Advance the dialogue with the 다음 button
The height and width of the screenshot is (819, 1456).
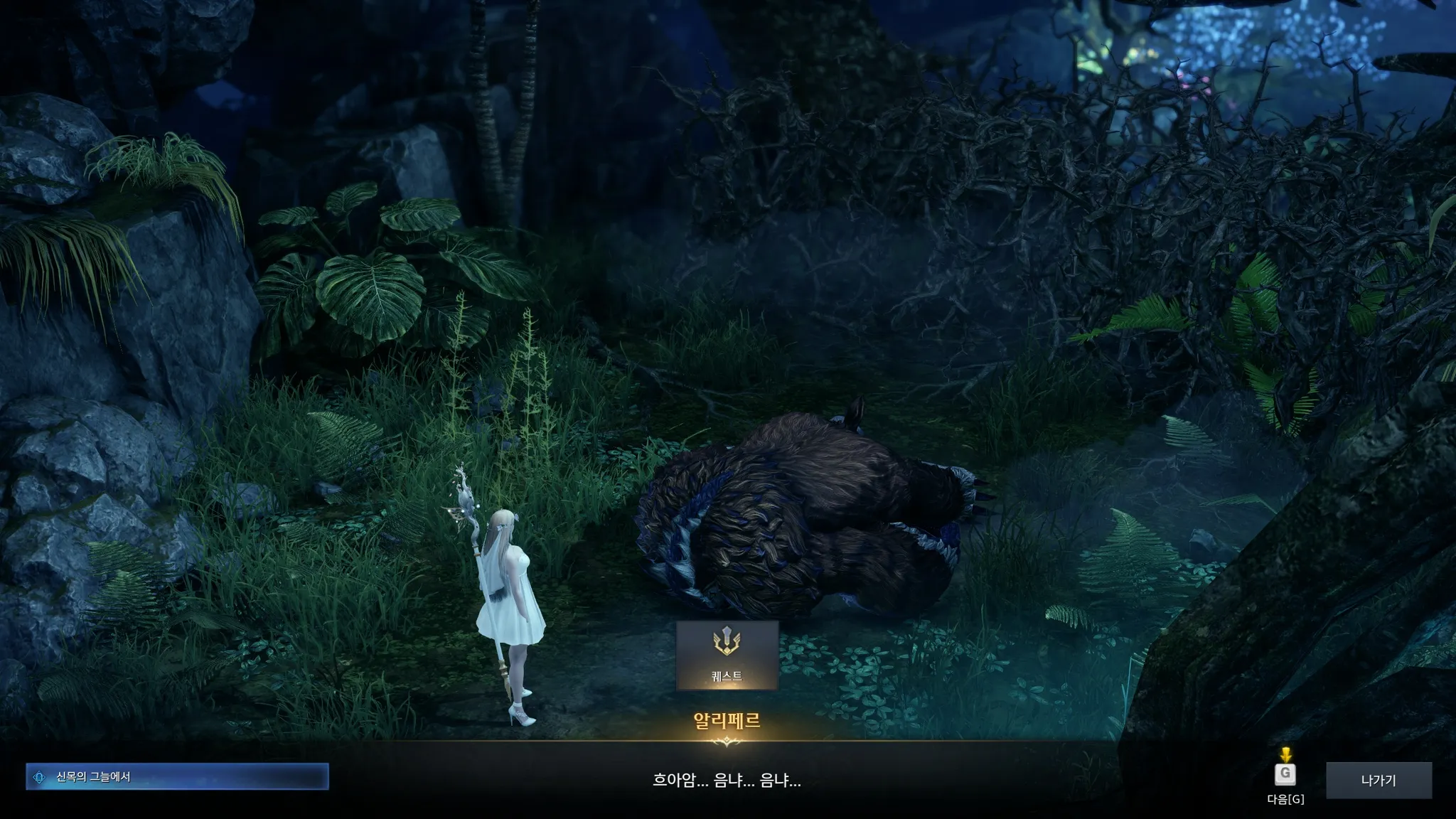pyautogui.click(x=1285, y=774)
